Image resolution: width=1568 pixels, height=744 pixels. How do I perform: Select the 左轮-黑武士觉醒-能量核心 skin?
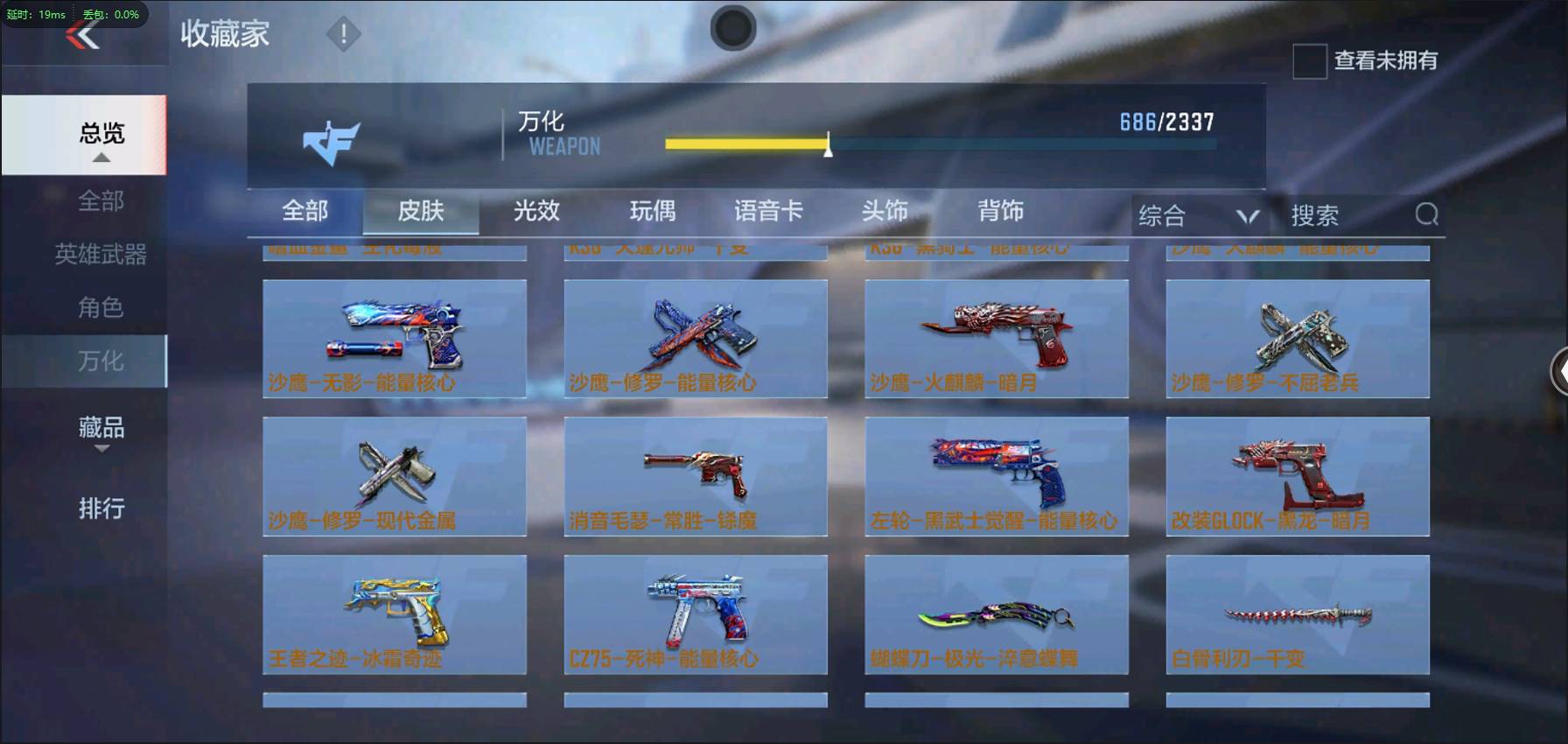point(997,476)
